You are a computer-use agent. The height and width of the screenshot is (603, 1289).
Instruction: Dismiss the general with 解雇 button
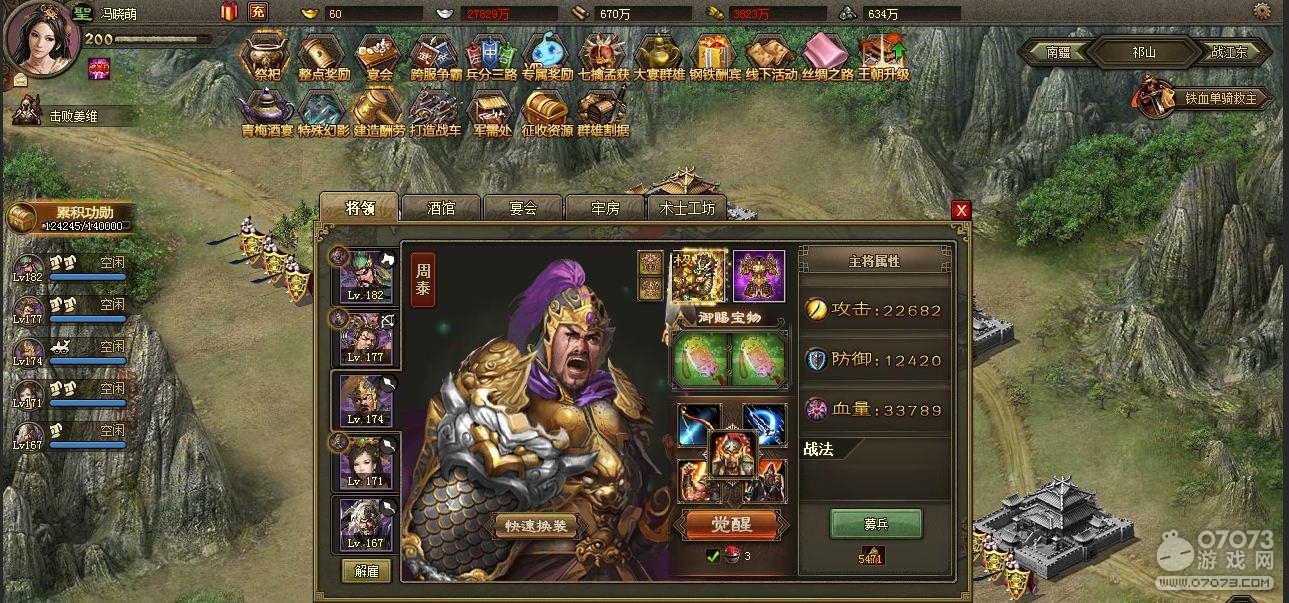tap(366, 571)
